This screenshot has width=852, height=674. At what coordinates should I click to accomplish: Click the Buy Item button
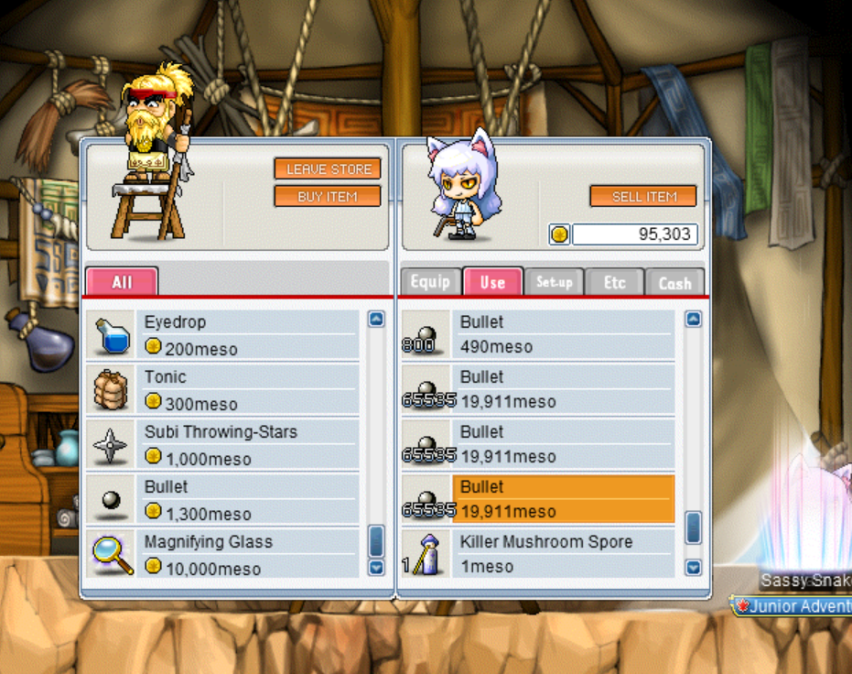(328, 196)
